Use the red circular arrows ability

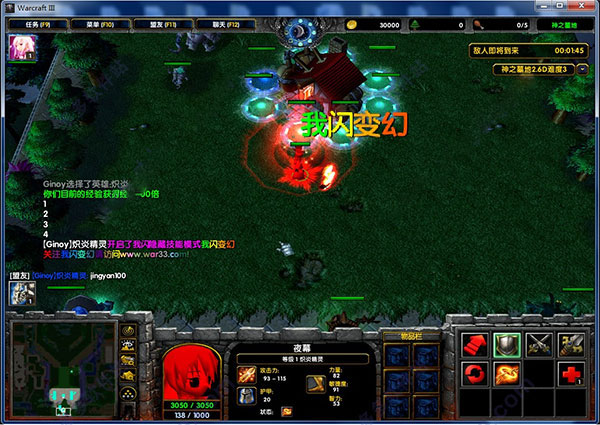click(x=473, y=374)
